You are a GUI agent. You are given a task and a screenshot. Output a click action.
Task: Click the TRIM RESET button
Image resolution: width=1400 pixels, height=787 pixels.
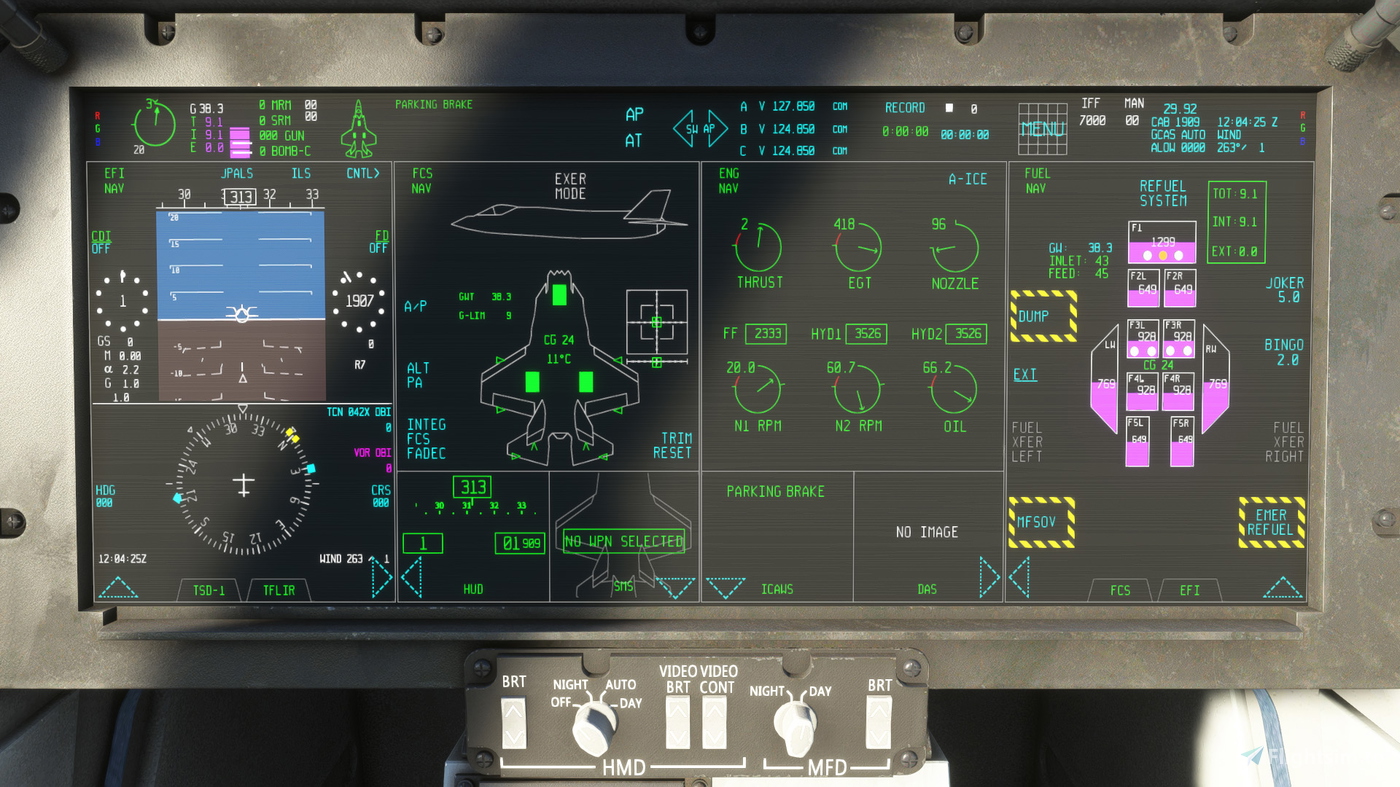pyautogui.click(x=672, y=446)
